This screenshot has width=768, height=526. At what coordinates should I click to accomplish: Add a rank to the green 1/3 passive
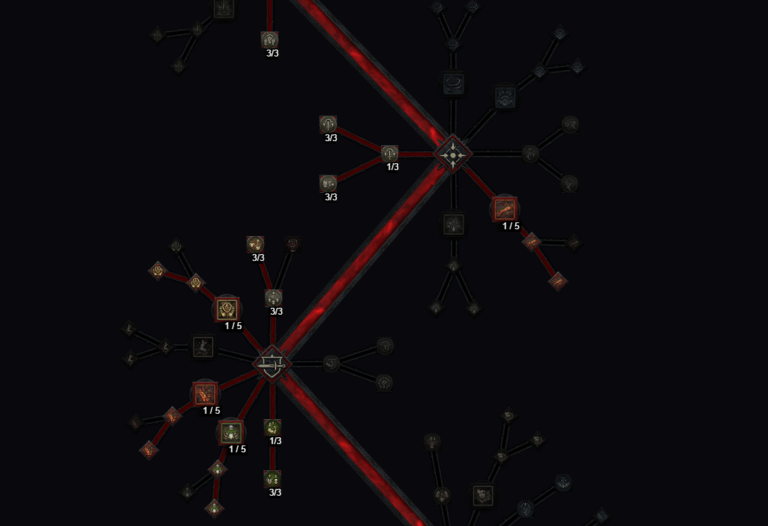(x=272, y=427)
